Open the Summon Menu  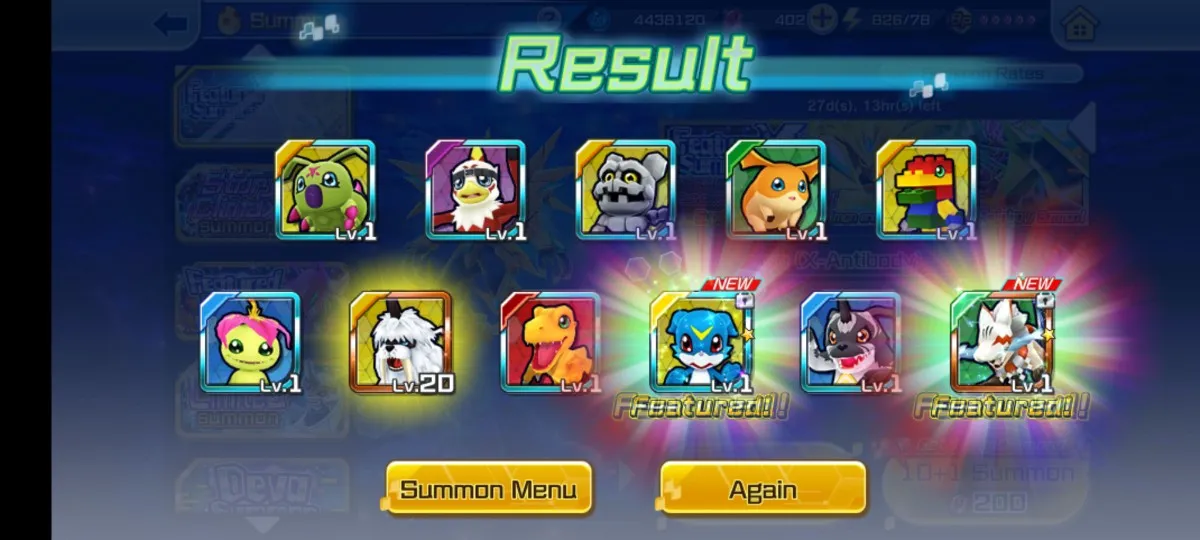[x=488, y=489]
